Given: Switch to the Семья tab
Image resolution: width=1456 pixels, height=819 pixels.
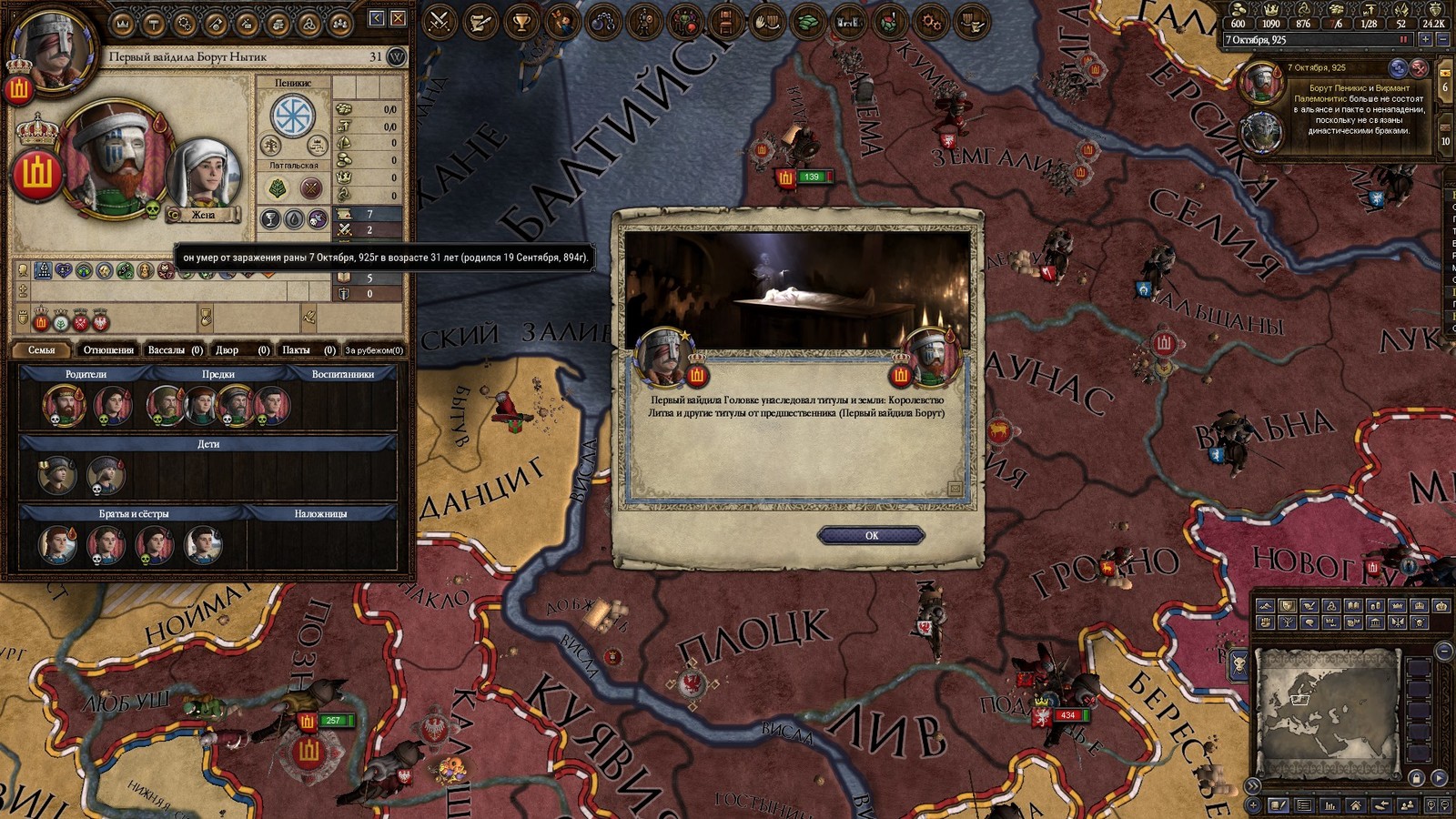Looking at the screenshot, I should point(42,349).
